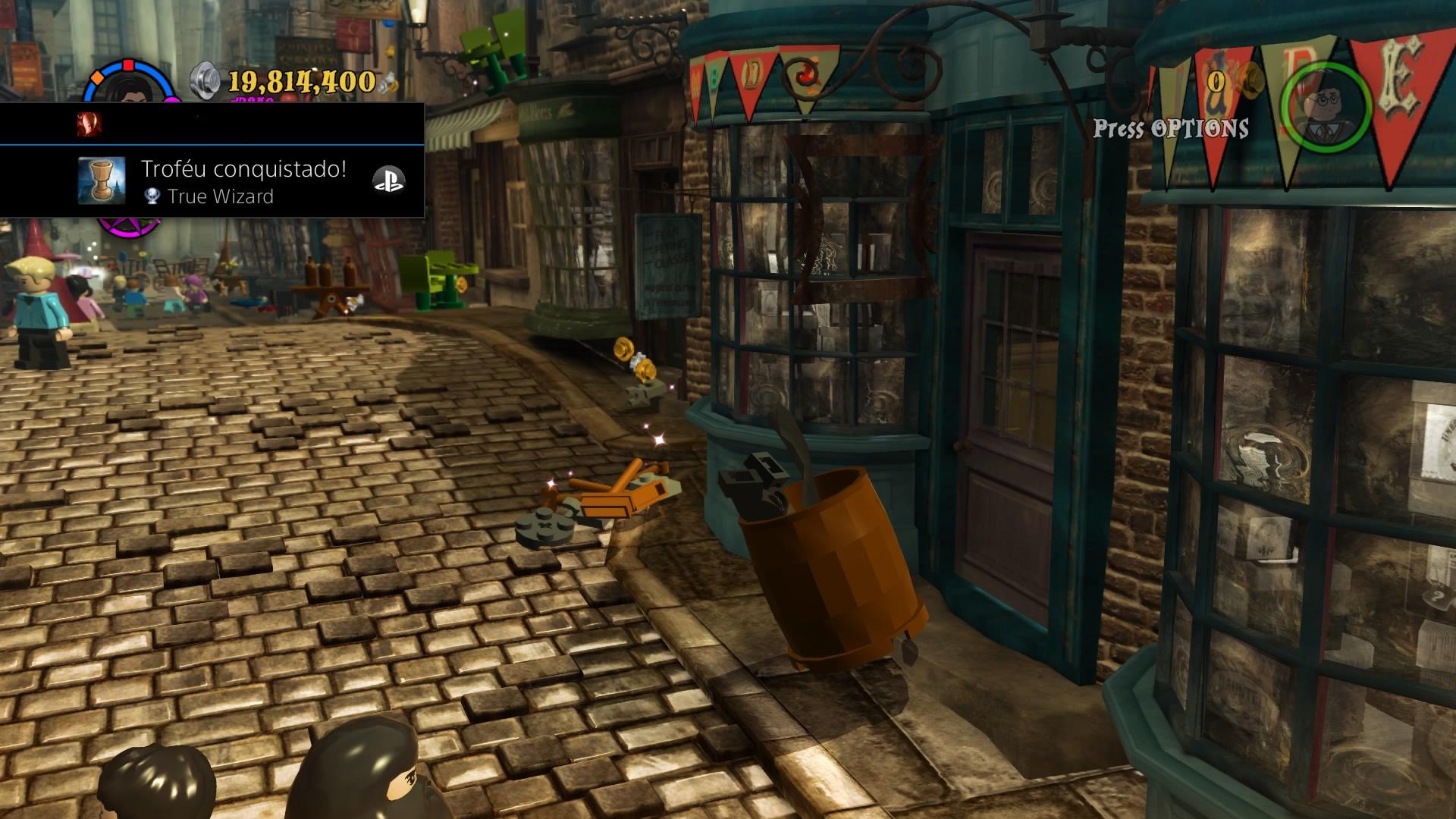This screenshot has width=1456, height=819.
Task: Select the character portrait in the health ring
Action: [x=133, y=95]
